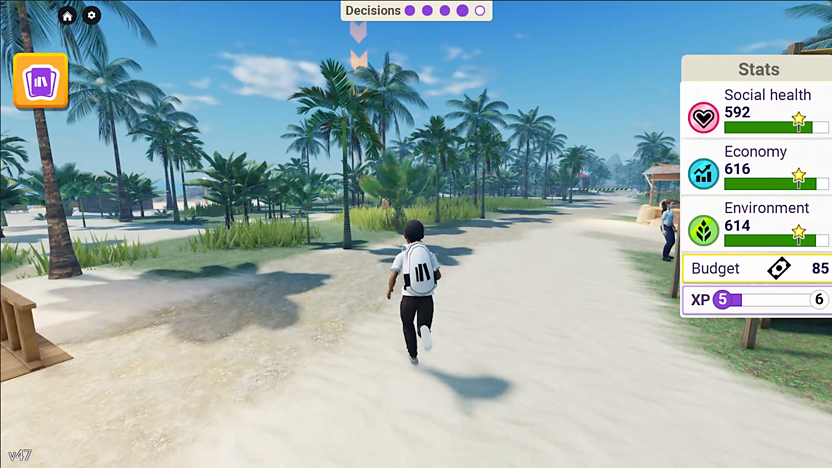Screen dimensions: 832x468
Task: Click the Decisions progress tracker
Action: 415,11
